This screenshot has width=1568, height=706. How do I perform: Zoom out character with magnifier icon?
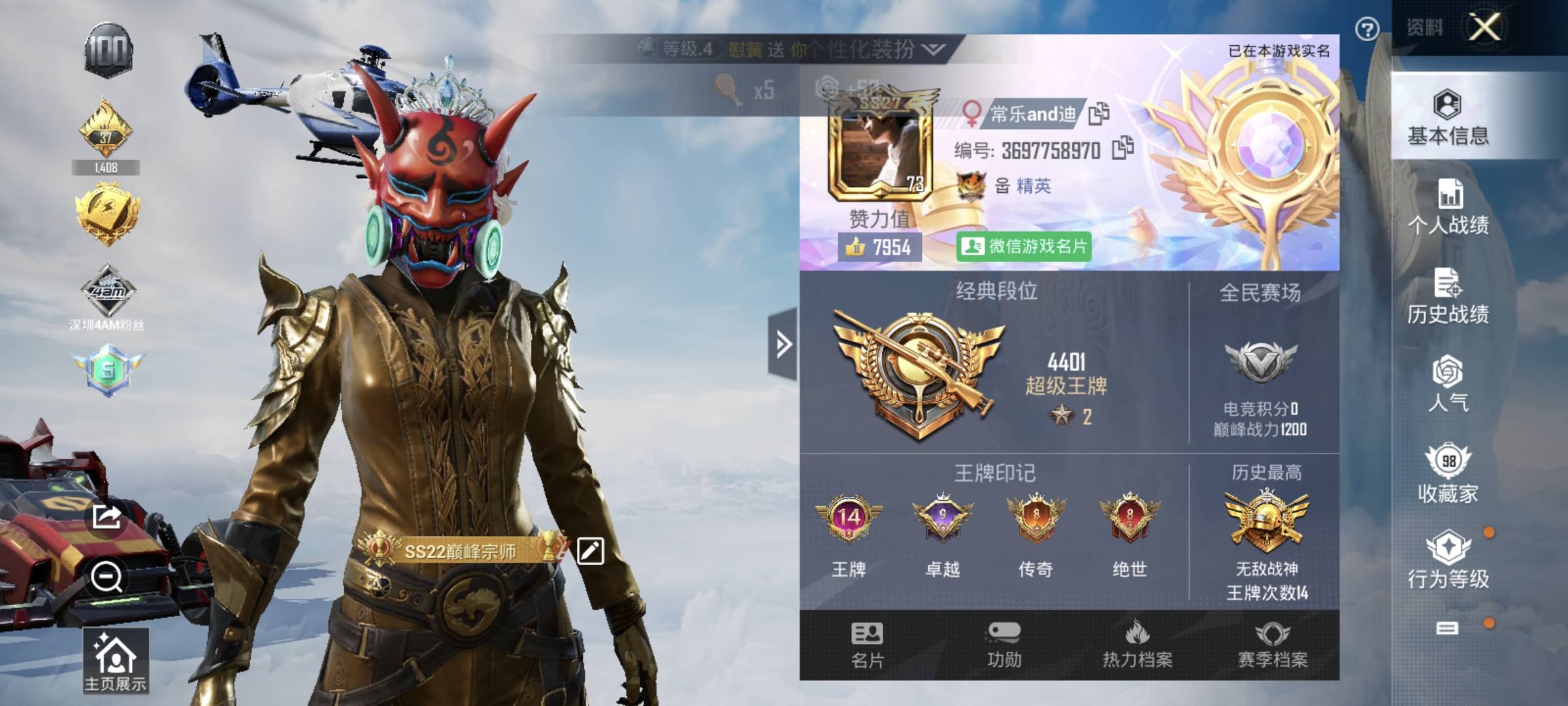(106, 577)
